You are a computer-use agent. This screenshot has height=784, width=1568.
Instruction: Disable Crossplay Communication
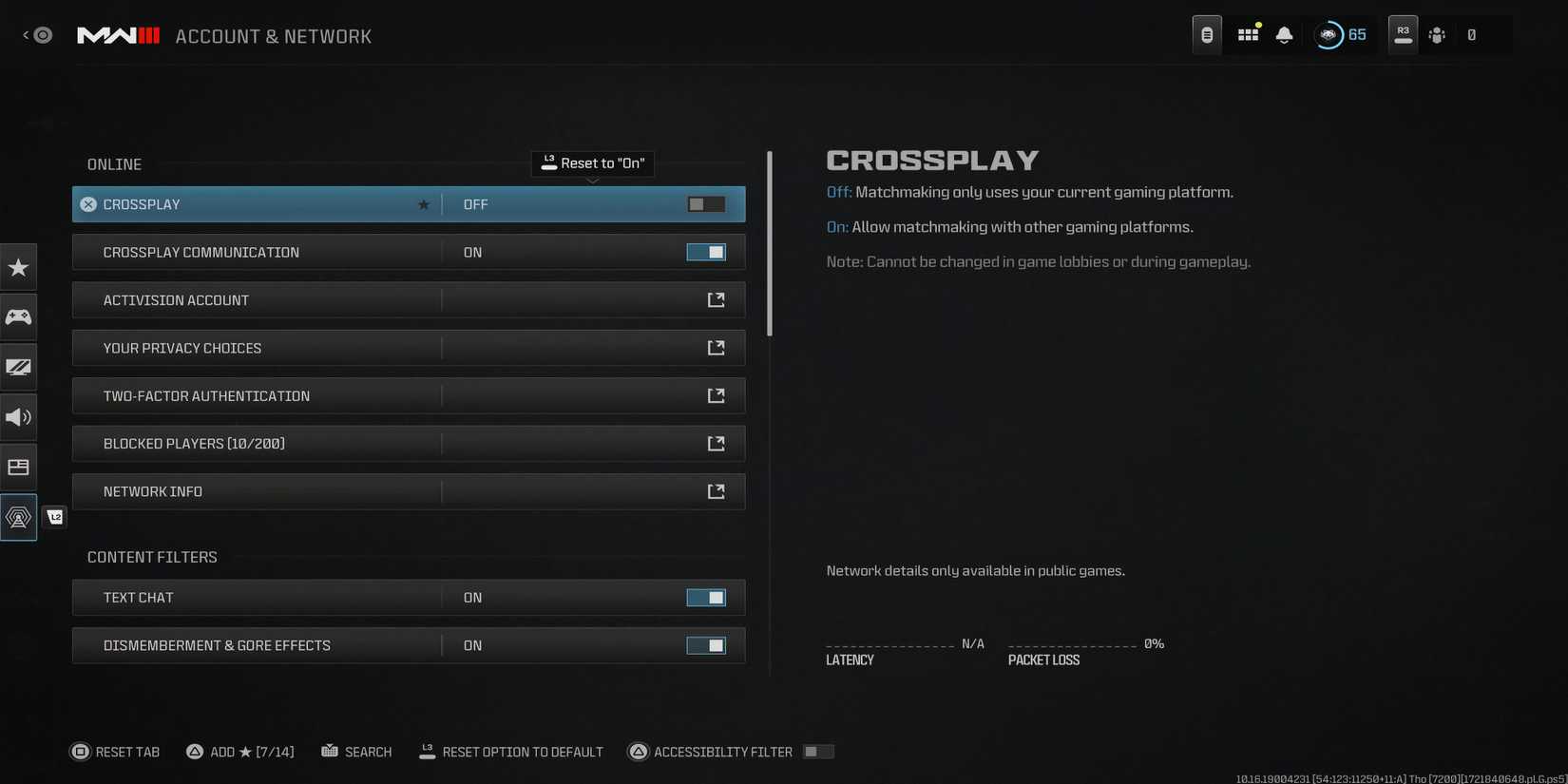coord(707,252)
